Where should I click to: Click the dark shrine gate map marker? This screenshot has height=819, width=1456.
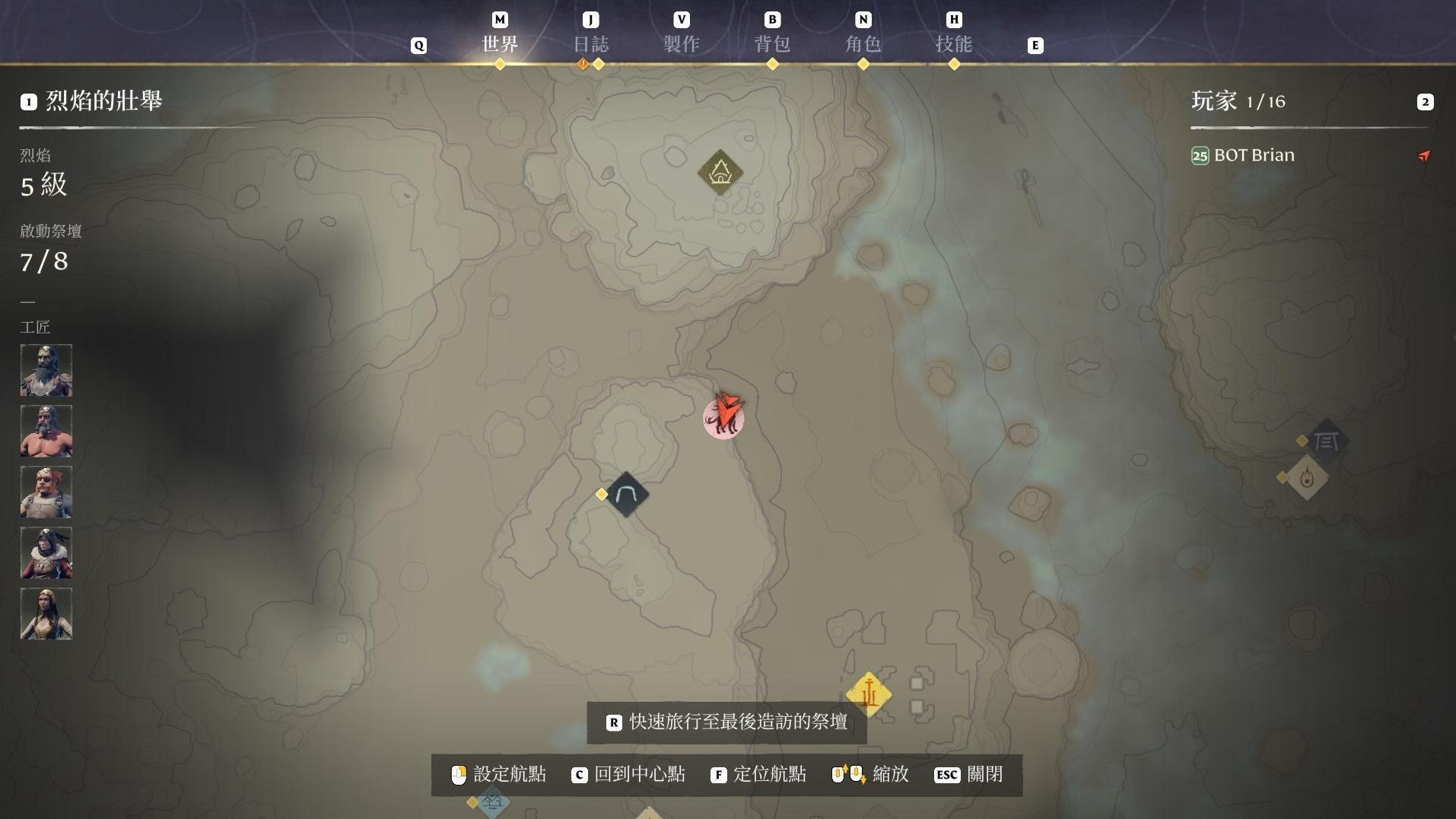pos(1326,441)
